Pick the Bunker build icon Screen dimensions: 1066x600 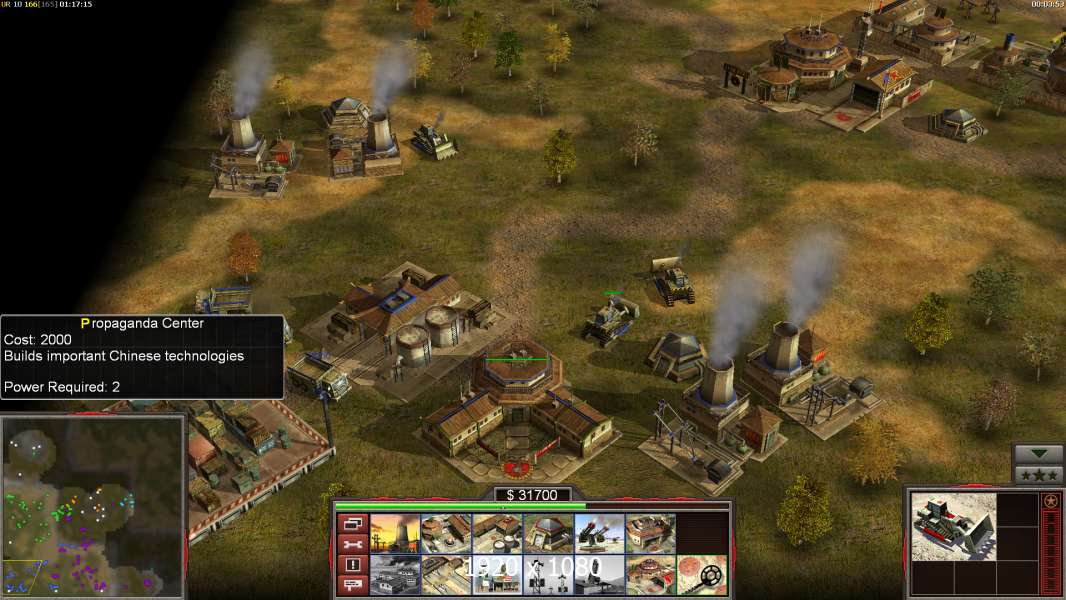coord(548,534)
